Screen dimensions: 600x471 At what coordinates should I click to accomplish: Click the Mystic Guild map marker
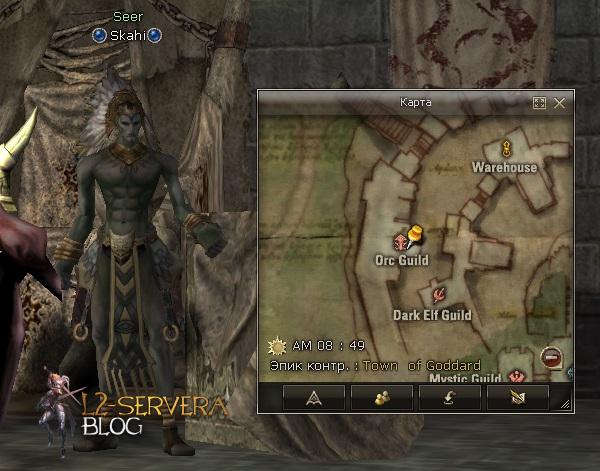[517, 375]
